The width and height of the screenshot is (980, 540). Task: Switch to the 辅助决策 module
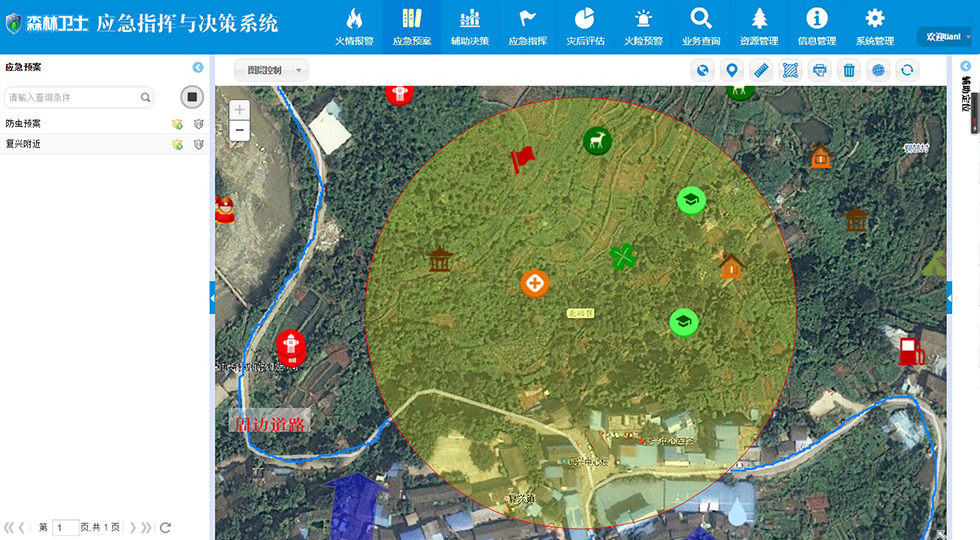pos(470,26)
